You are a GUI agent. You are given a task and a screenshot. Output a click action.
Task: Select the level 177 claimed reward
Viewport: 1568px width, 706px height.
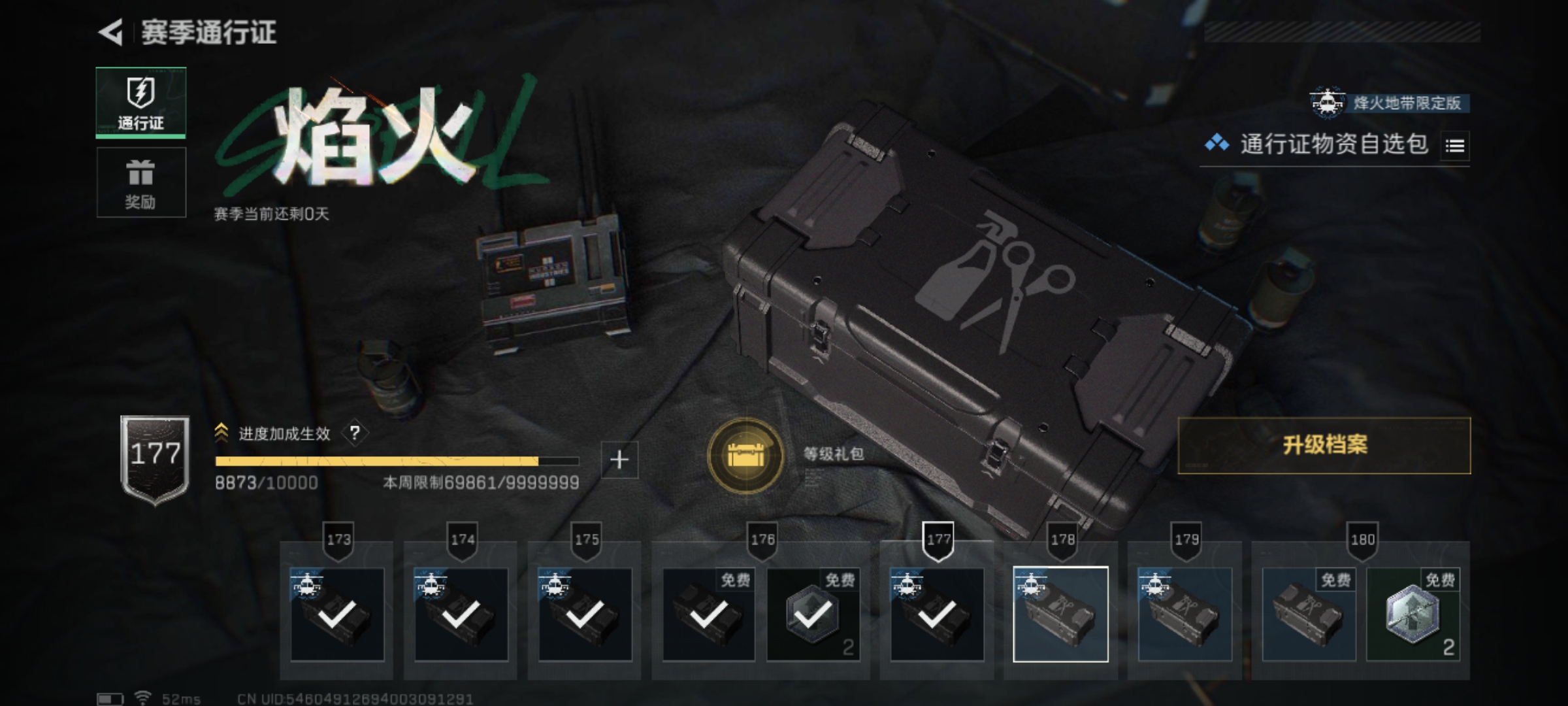tap(937, 614)
